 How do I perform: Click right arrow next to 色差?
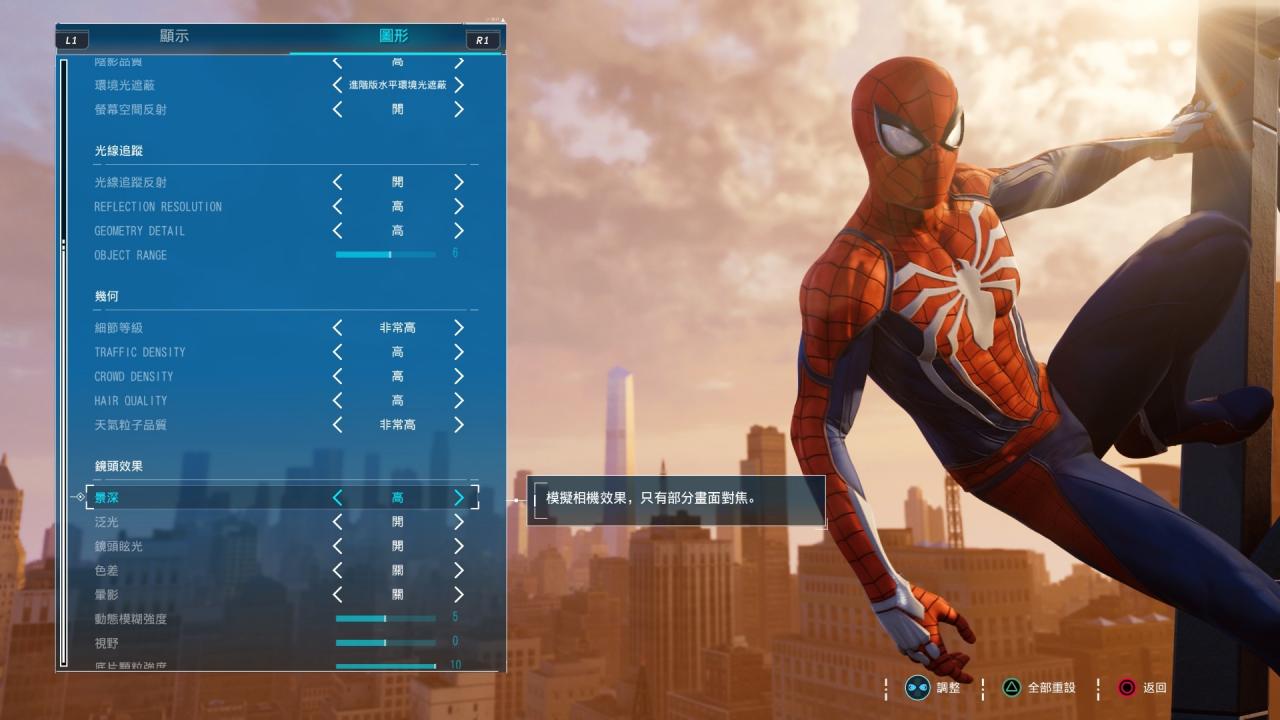(x=459, y=570)
